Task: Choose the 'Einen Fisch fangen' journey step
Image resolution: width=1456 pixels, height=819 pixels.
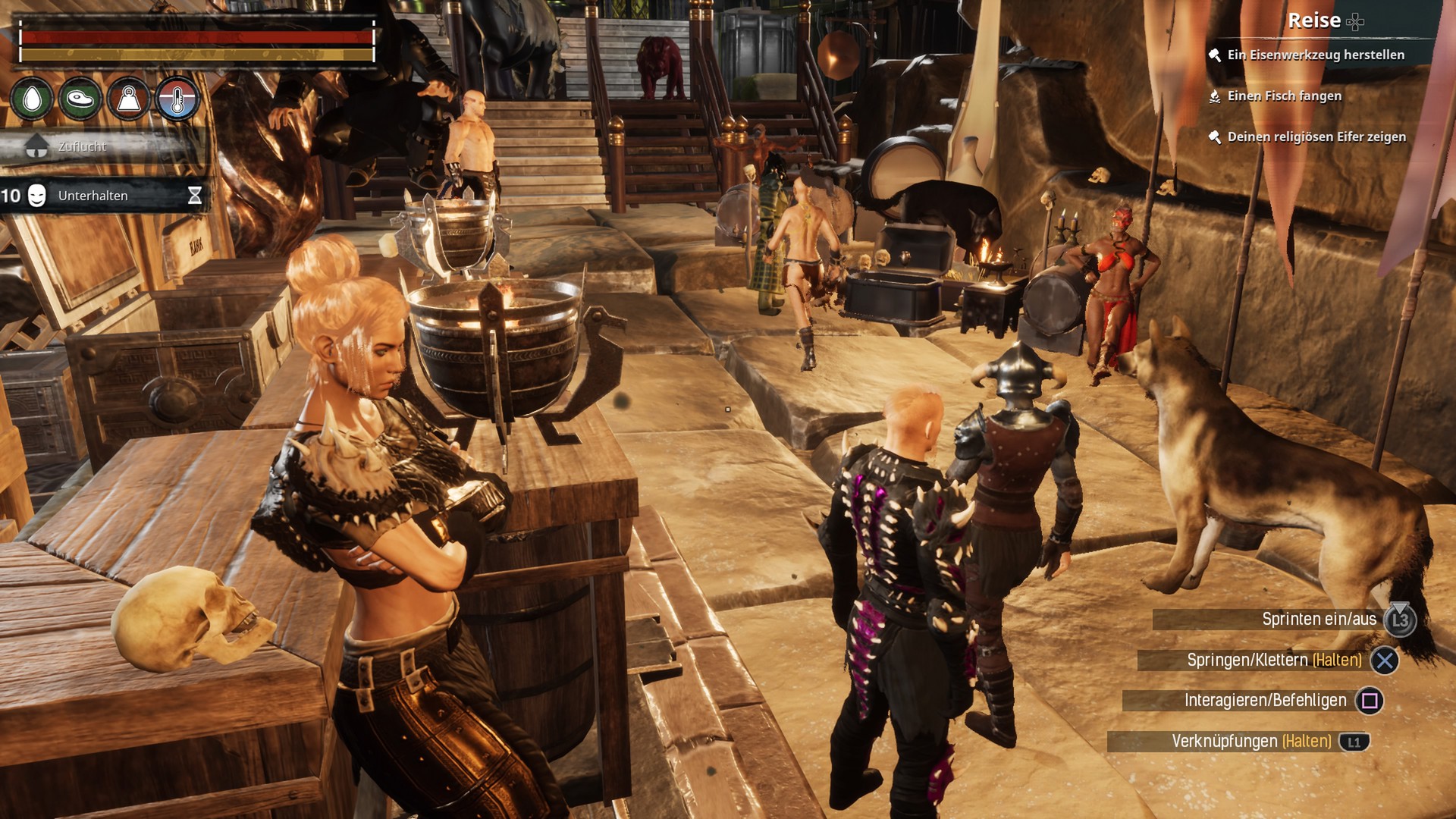Action: click(1284, 96)
